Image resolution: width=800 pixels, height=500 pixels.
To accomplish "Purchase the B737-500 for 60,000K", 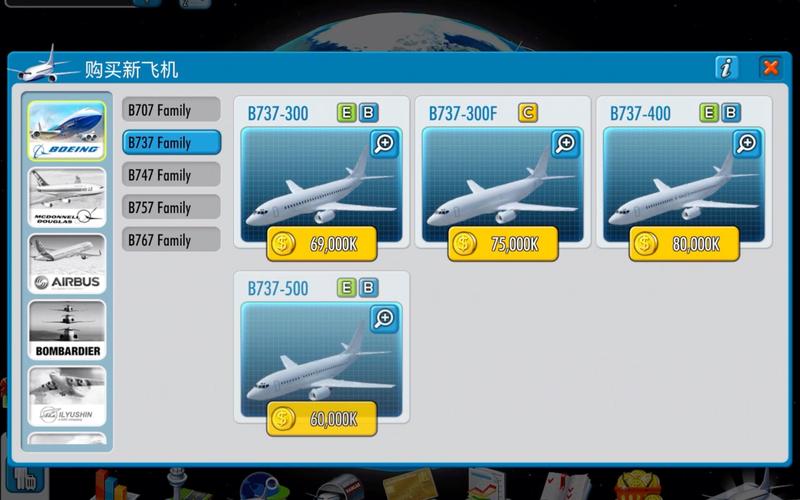I will [x=322, y=418].
